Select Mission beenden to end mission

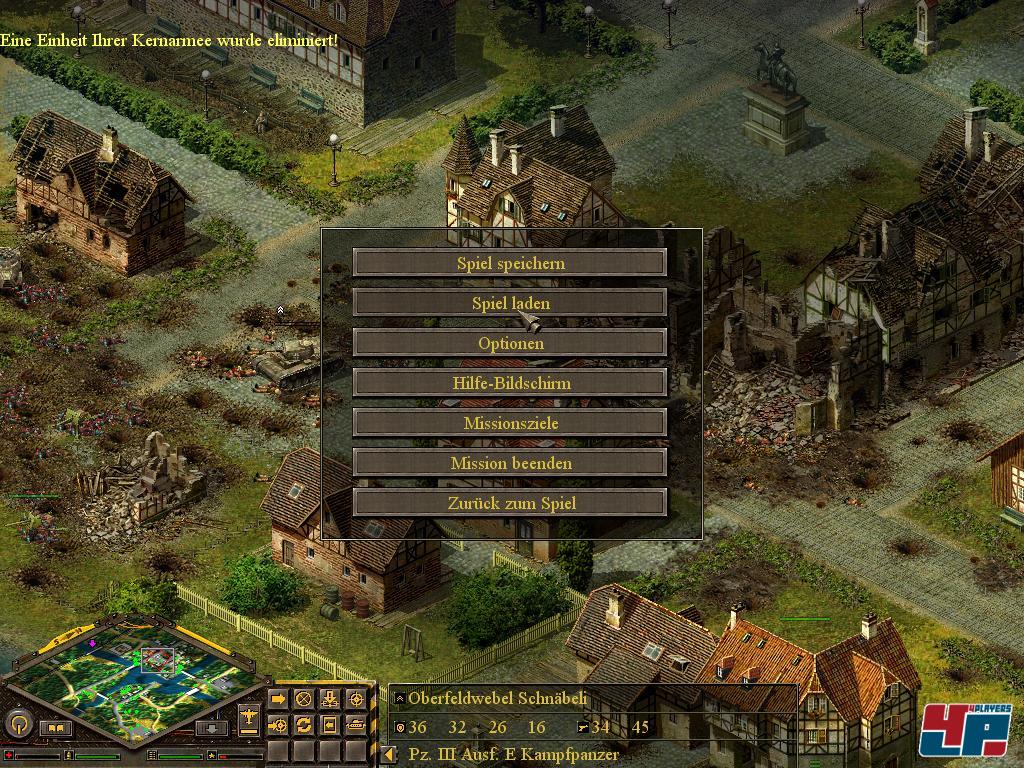(x=510, y=463)
